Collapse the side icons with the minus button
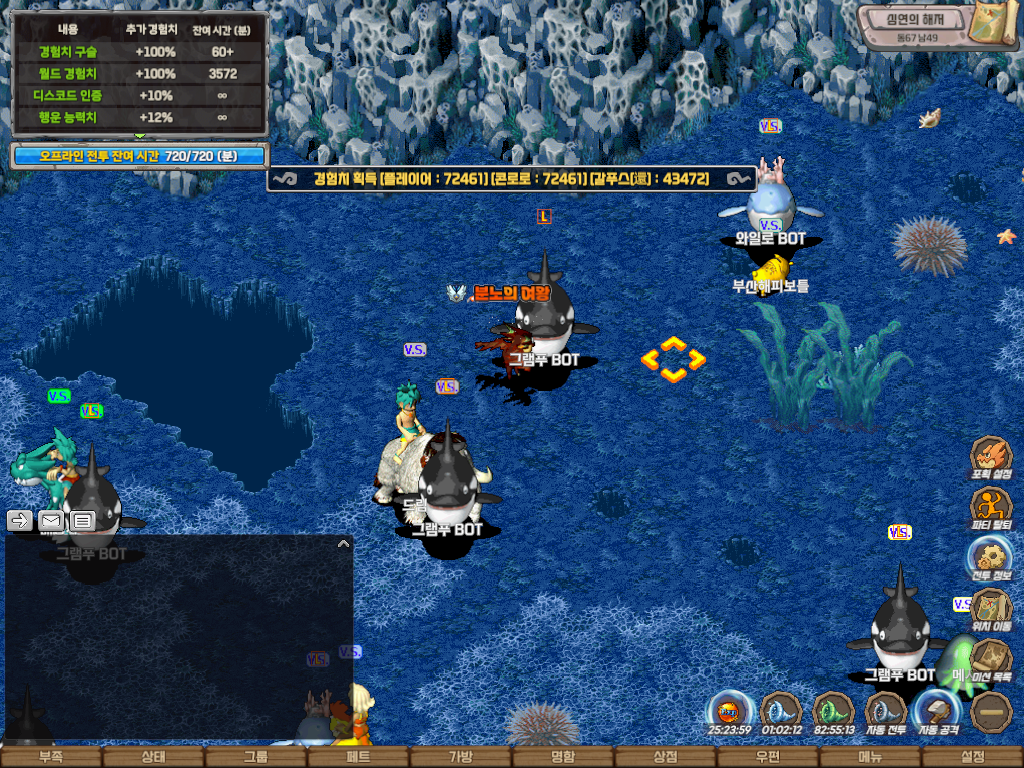 991,712
